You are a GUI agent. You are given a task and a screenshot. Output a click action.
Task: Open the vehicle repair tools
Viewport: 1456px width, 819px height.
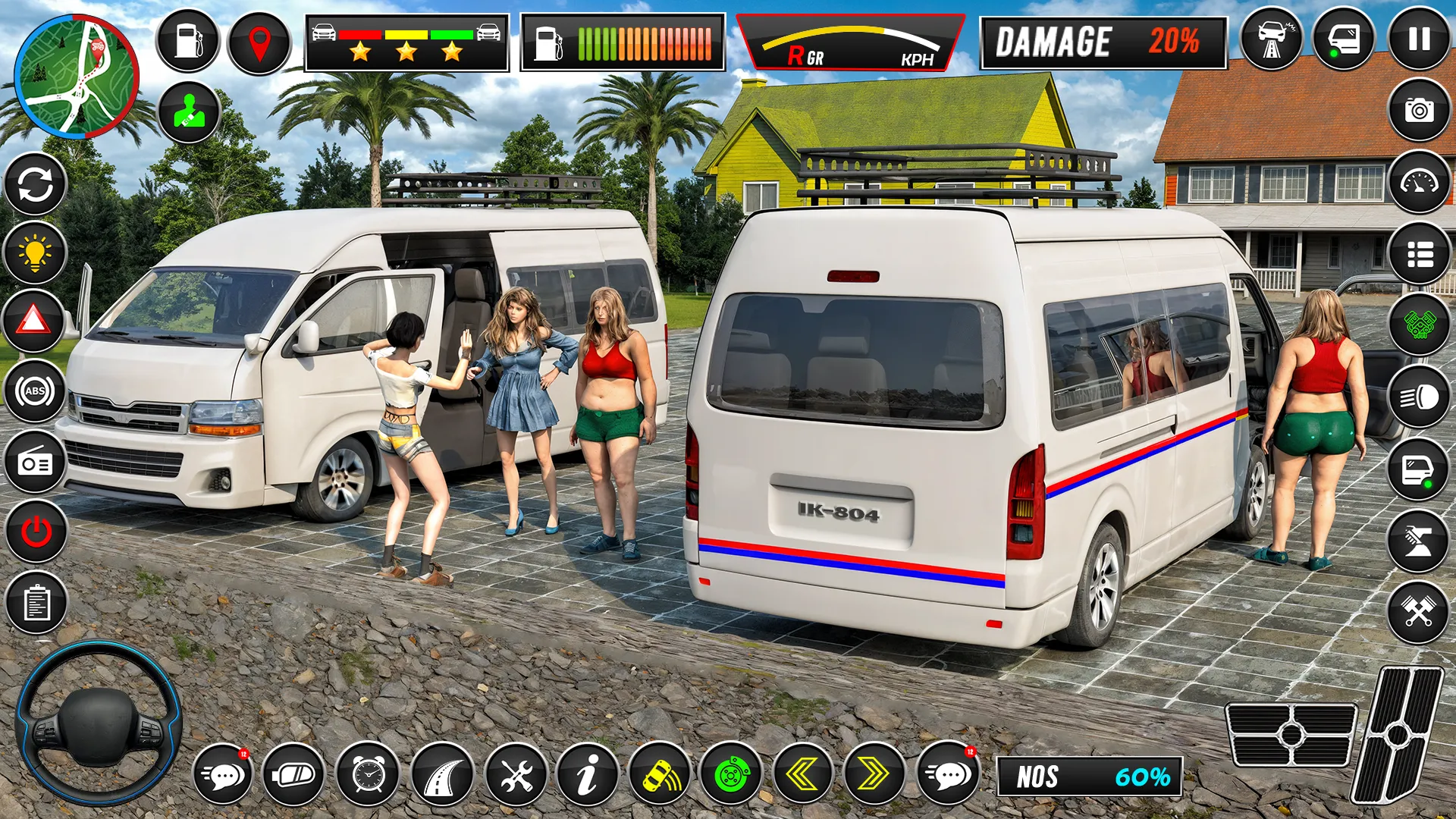[x=516, y=775]
